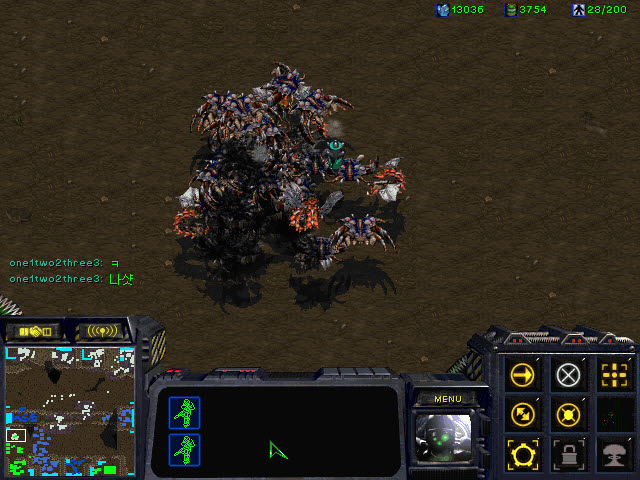Click on the minimap
640x480 pixels.
tap(70, 410)
